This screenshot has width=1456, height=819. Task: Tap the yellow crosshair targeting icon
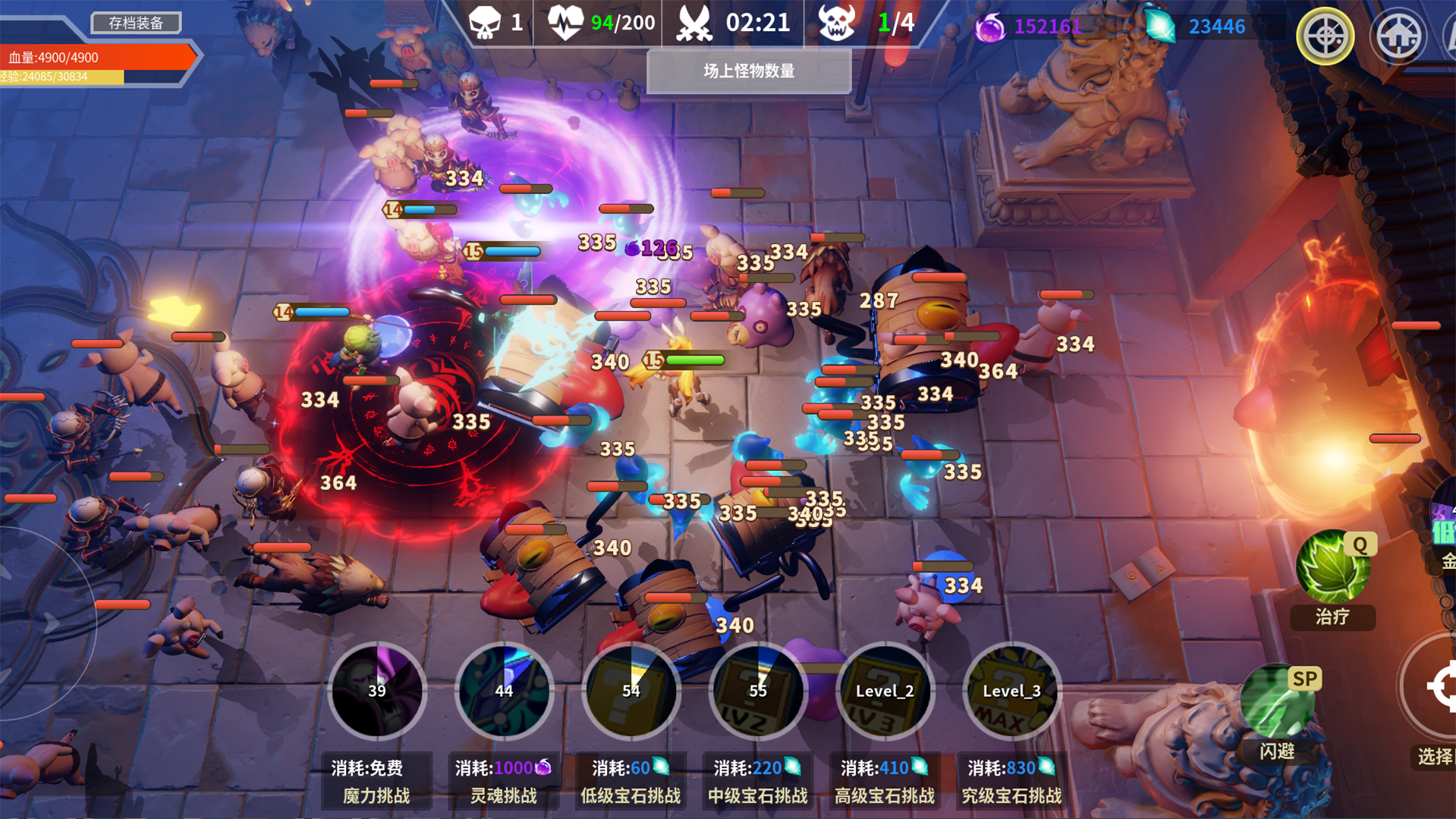pyautogui.click(x=1324, y=36)
